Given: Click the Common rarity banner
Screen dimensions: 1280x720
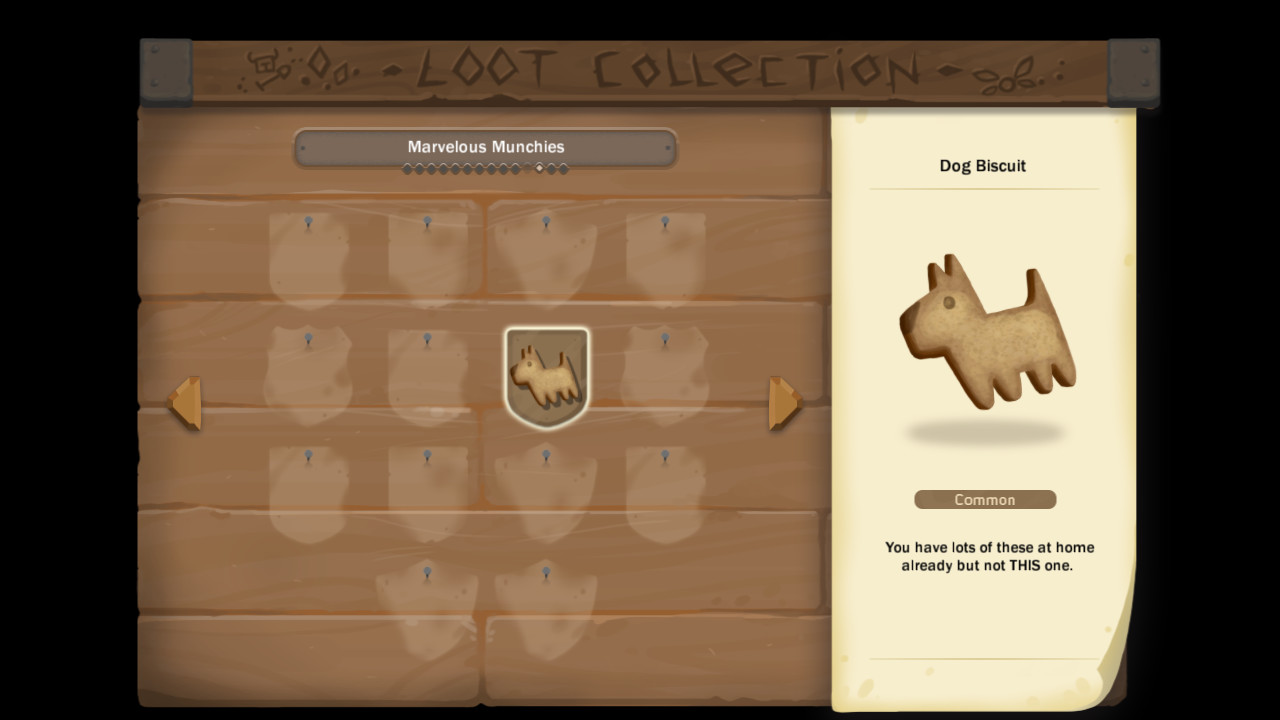Looking at the screenshot, I should 985,499.
